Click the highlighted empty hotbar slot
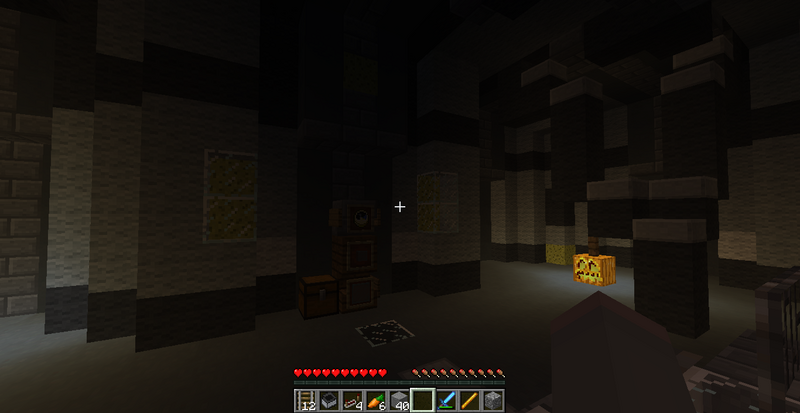 point(422,401)
